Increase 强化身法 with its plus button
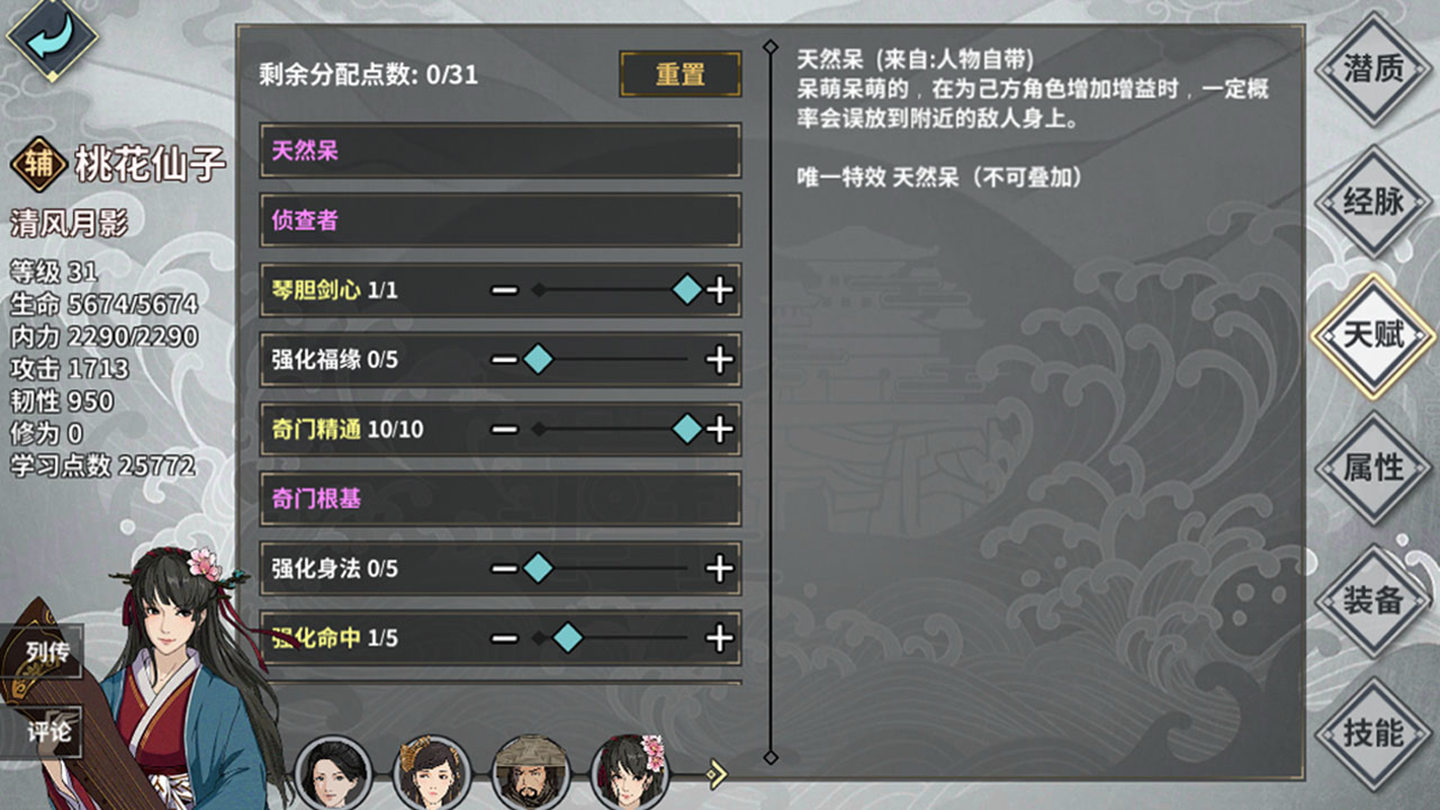1440x810 pixels. tap(717, 569)
